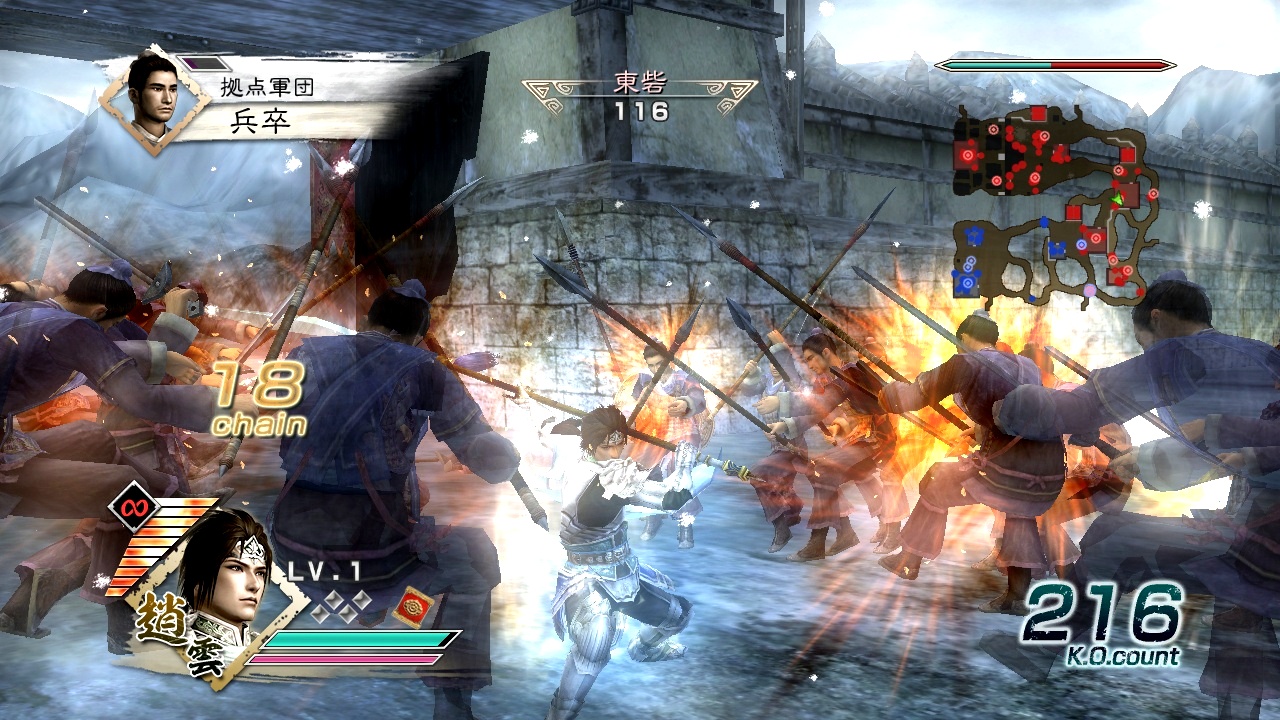Click the targeted enemy soldier portrait
Viewport: 1280px width, 720px height.
[x=154, y=100]
